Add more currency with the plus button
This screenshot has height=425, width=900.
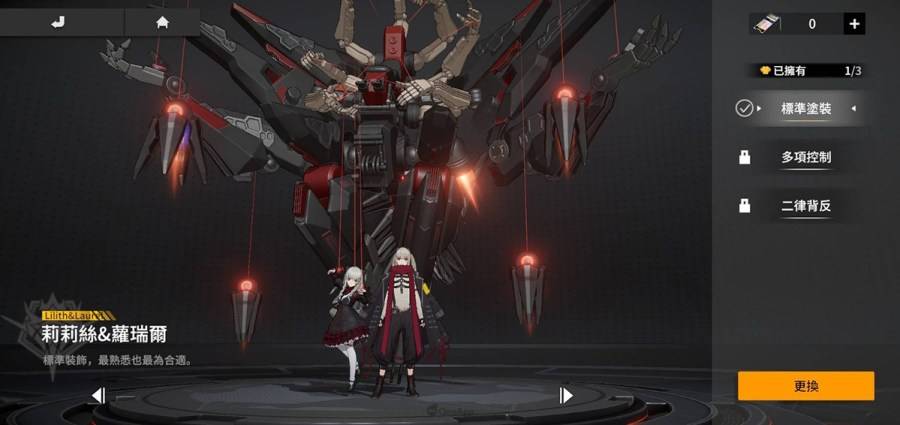point(854,23)
